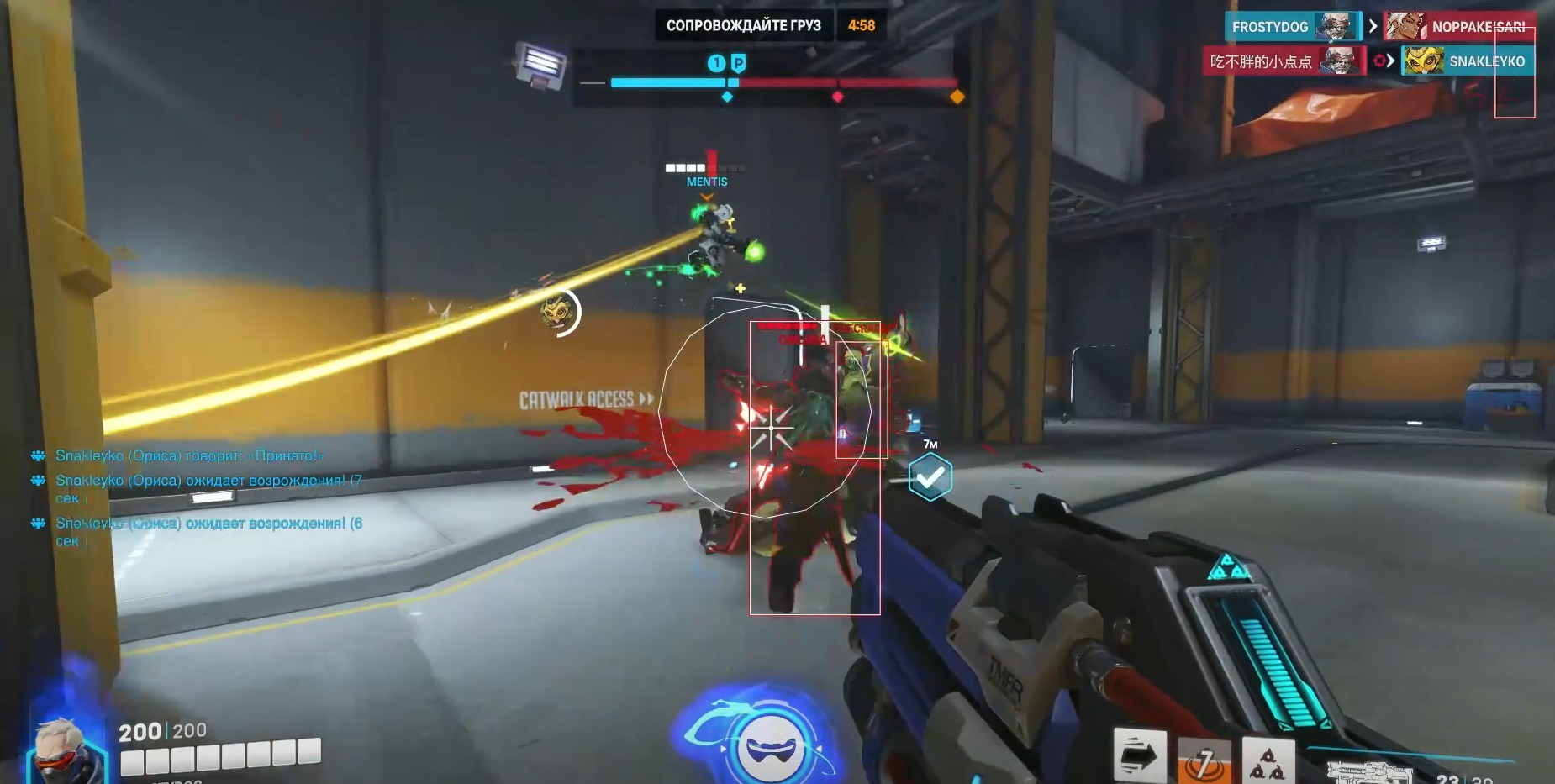Select the "Сопровождайте груз" objective label

(743, 25)
